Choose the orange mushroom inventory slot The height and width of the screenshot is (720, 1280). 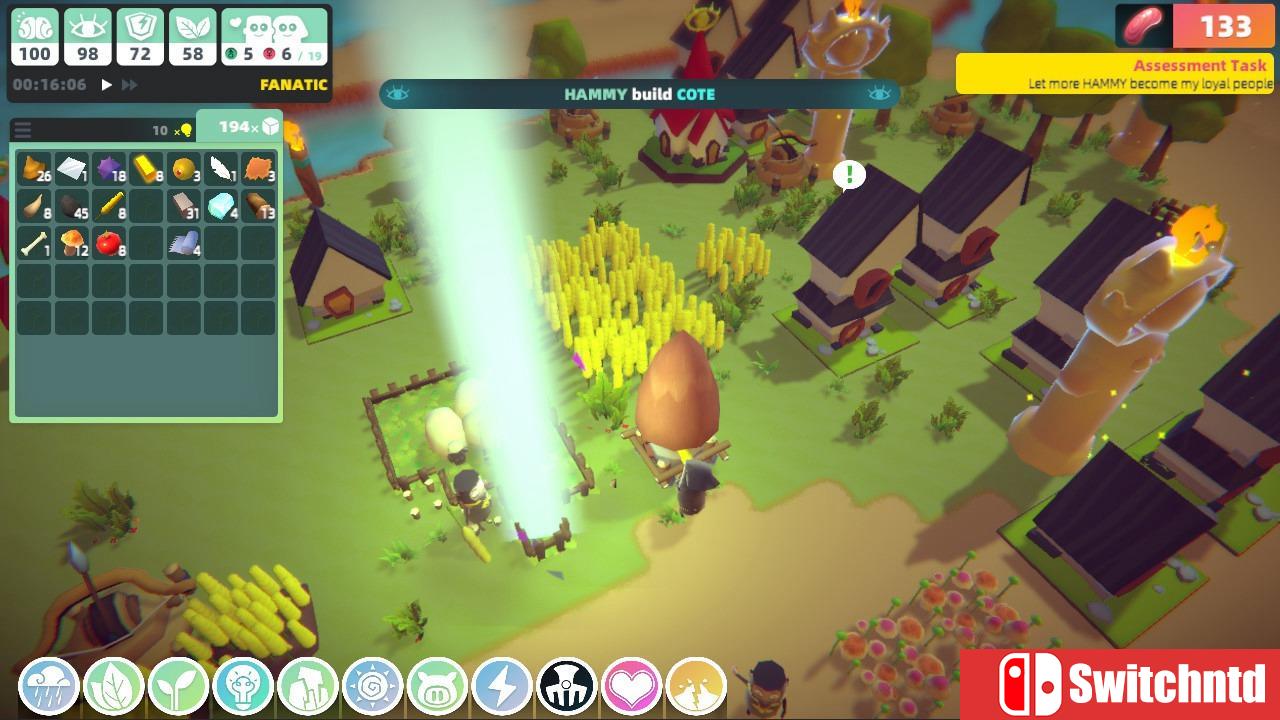click(x=71, y=243)
